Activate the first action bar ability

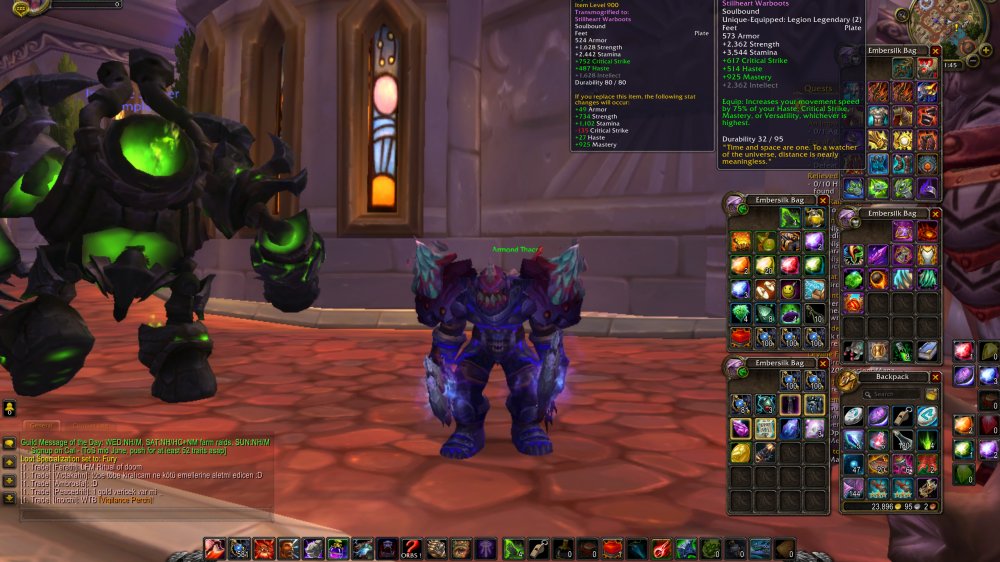[x=214, y=548]
